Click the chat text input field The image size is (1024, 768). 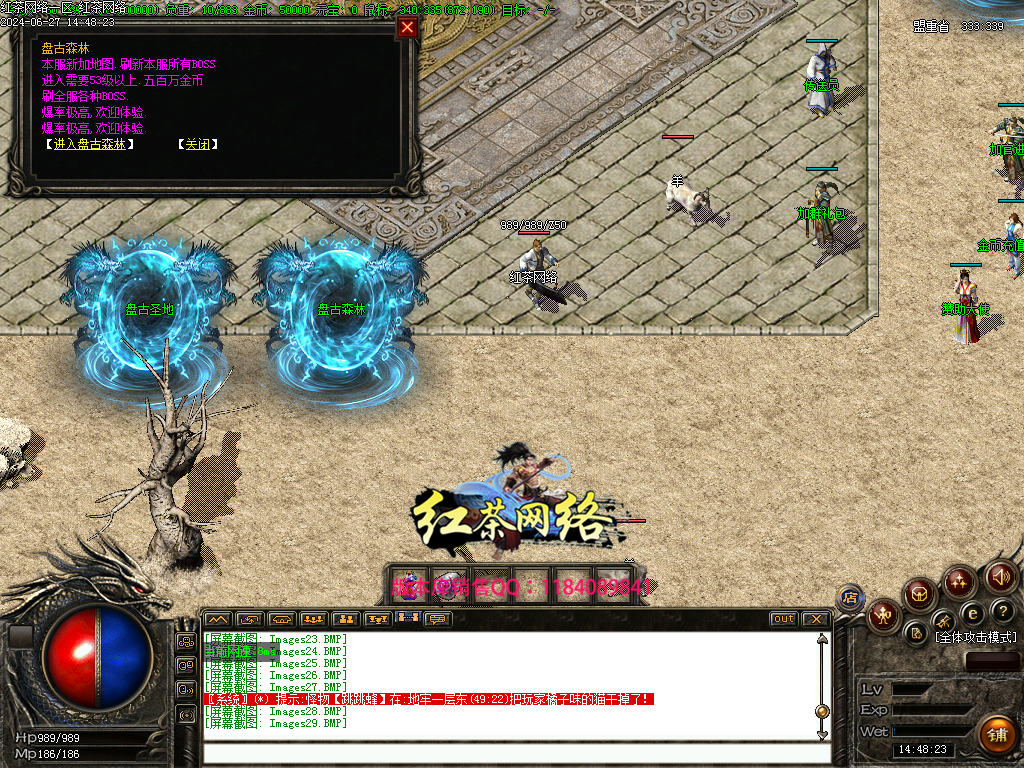(510, 753)
